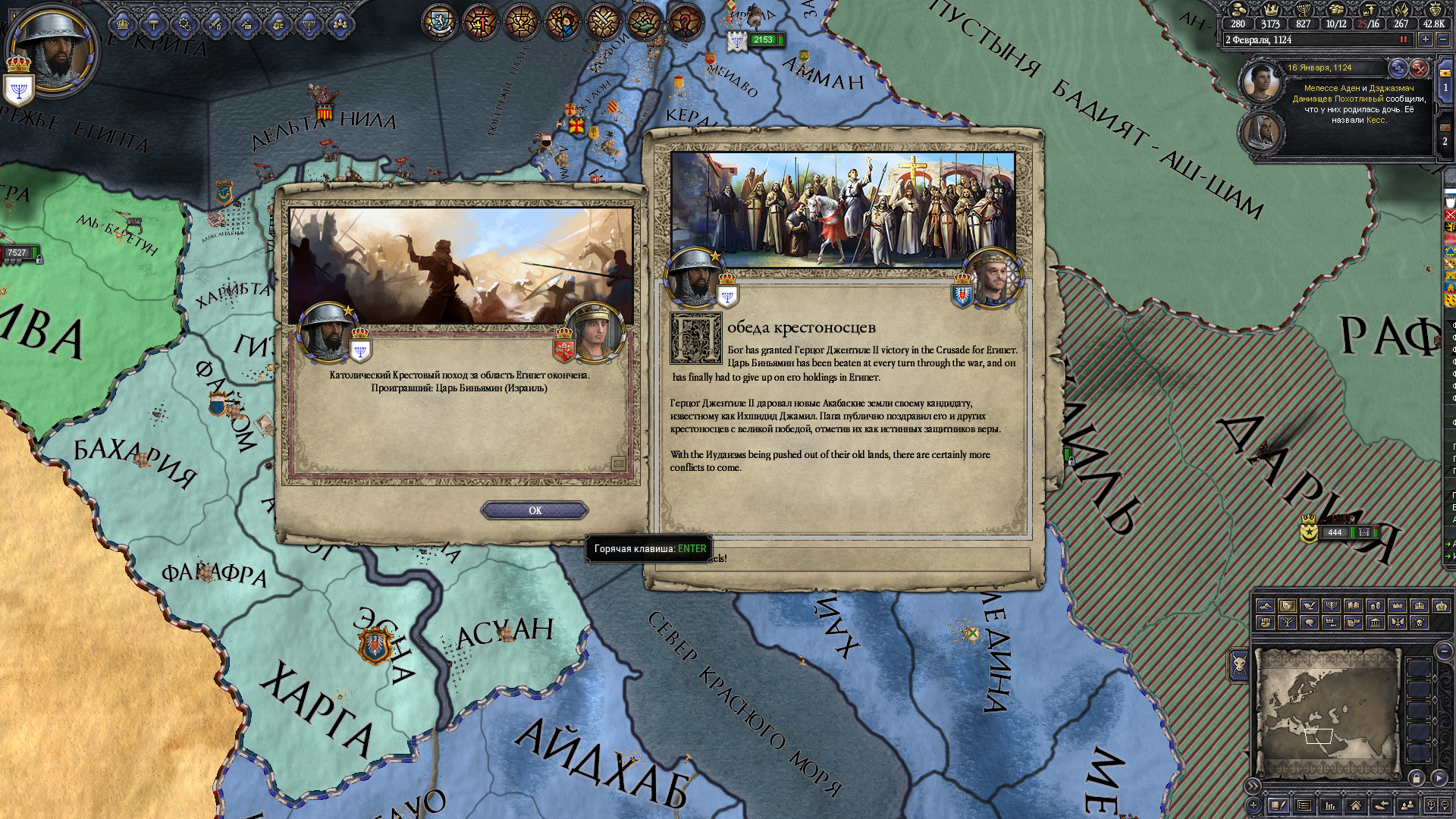Open the ledger bar chart button
The width and height of the screenshot is (1456, 819).
pos(1329,805)
